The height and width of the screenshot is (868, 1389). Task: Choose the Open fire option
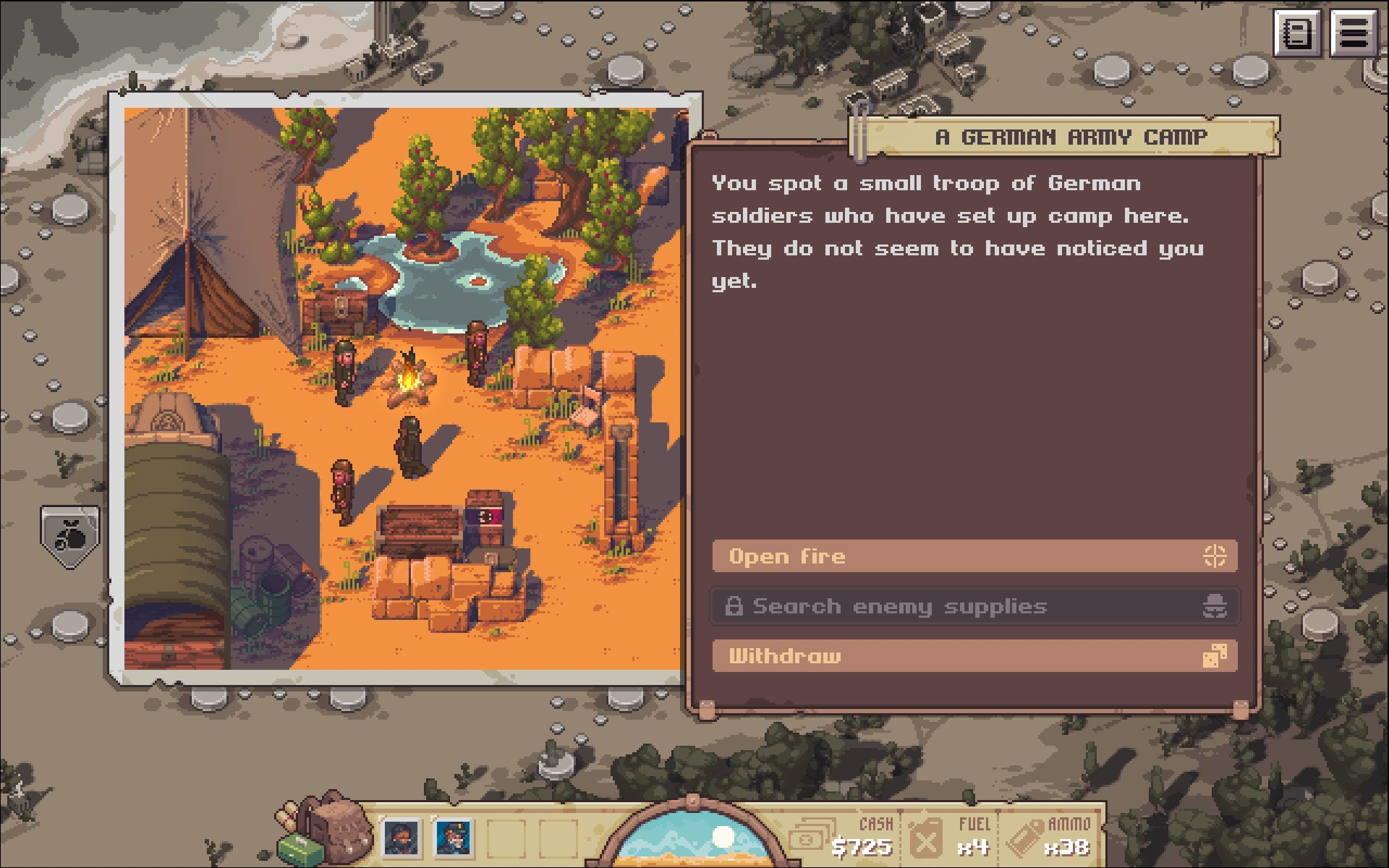[974, 556]
